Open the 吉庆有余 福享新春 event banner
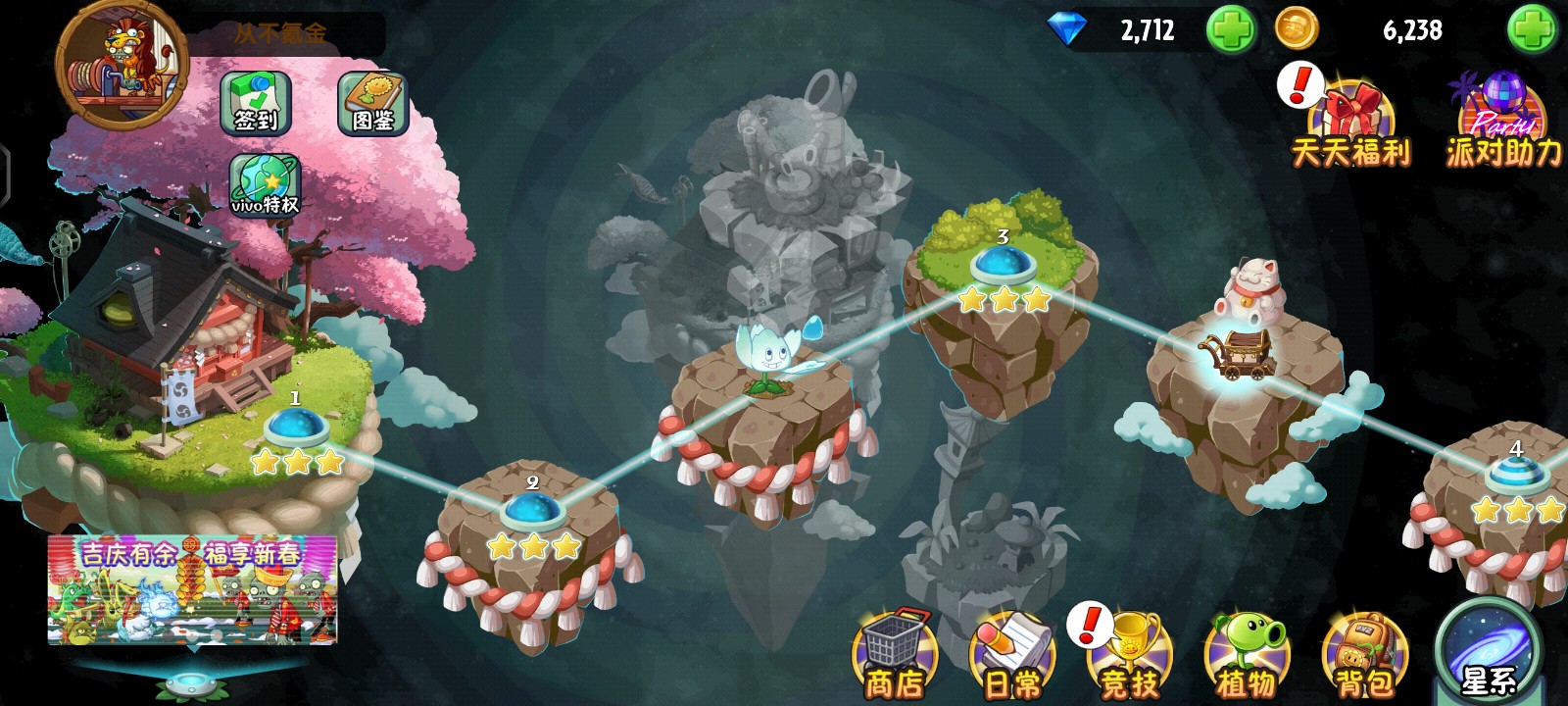1568x706 pixels. pyautogui.click(x=192, y=589)
